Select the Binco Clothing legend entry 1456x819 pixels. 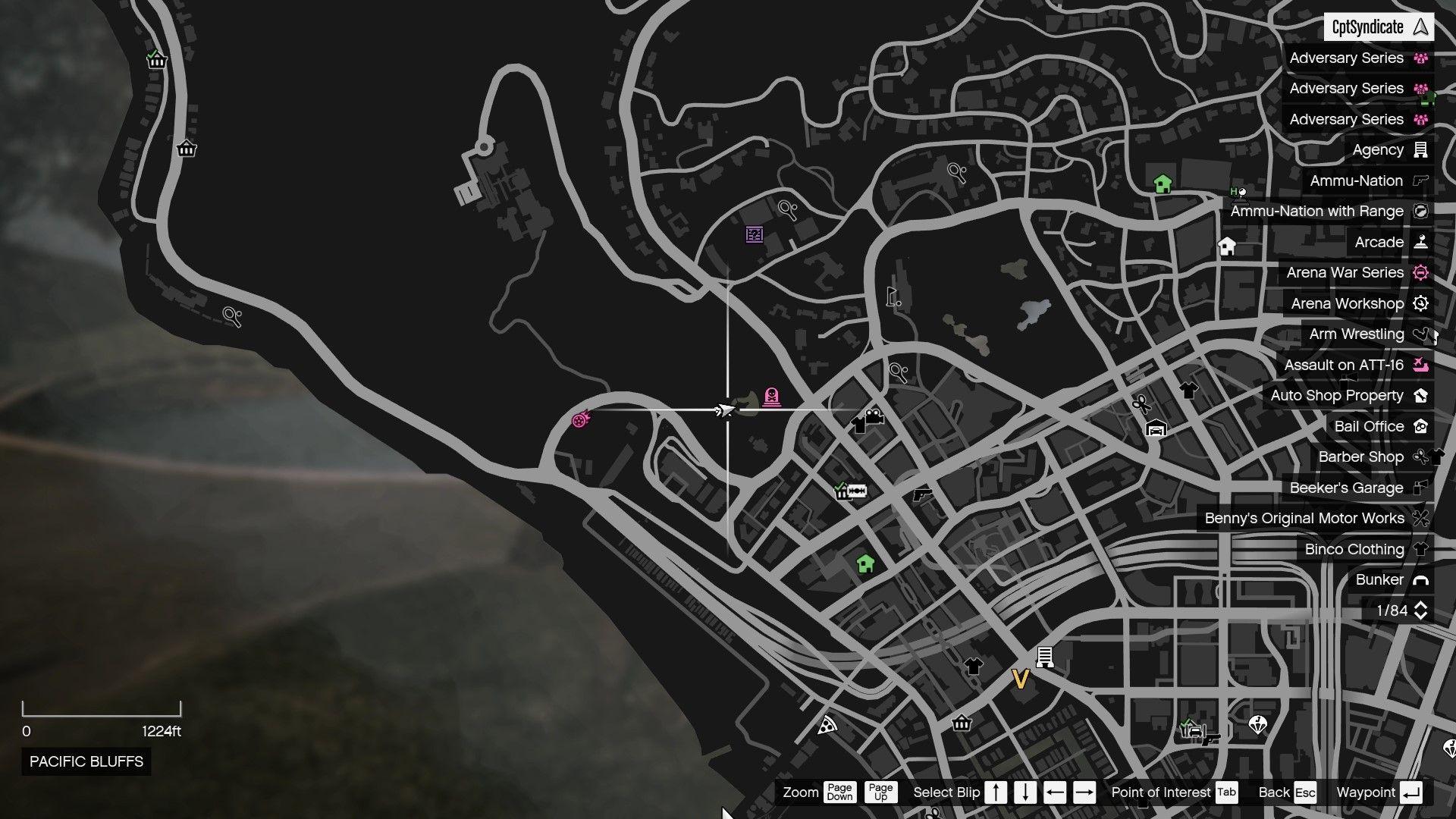pos(1354,549)
